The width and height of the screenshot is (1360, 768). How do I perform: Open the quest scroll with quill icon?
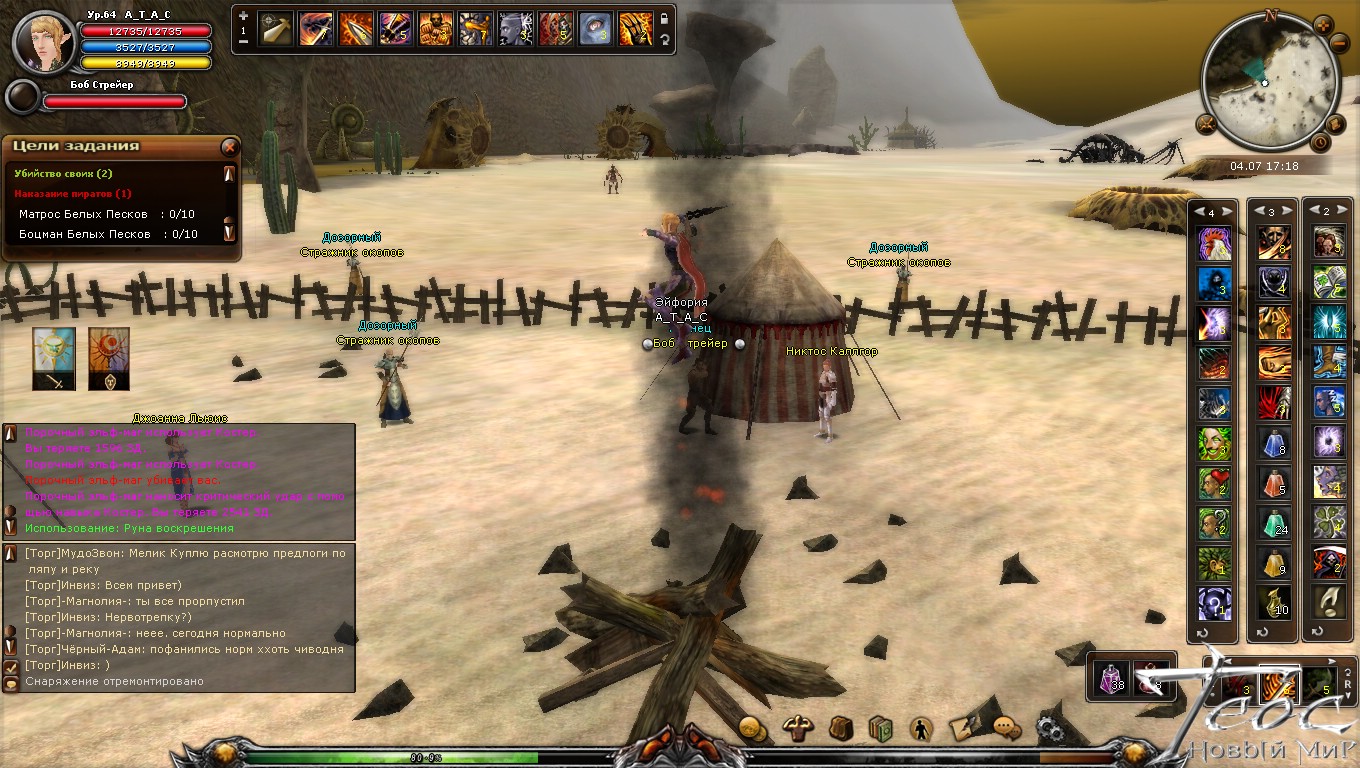(963, 729)
